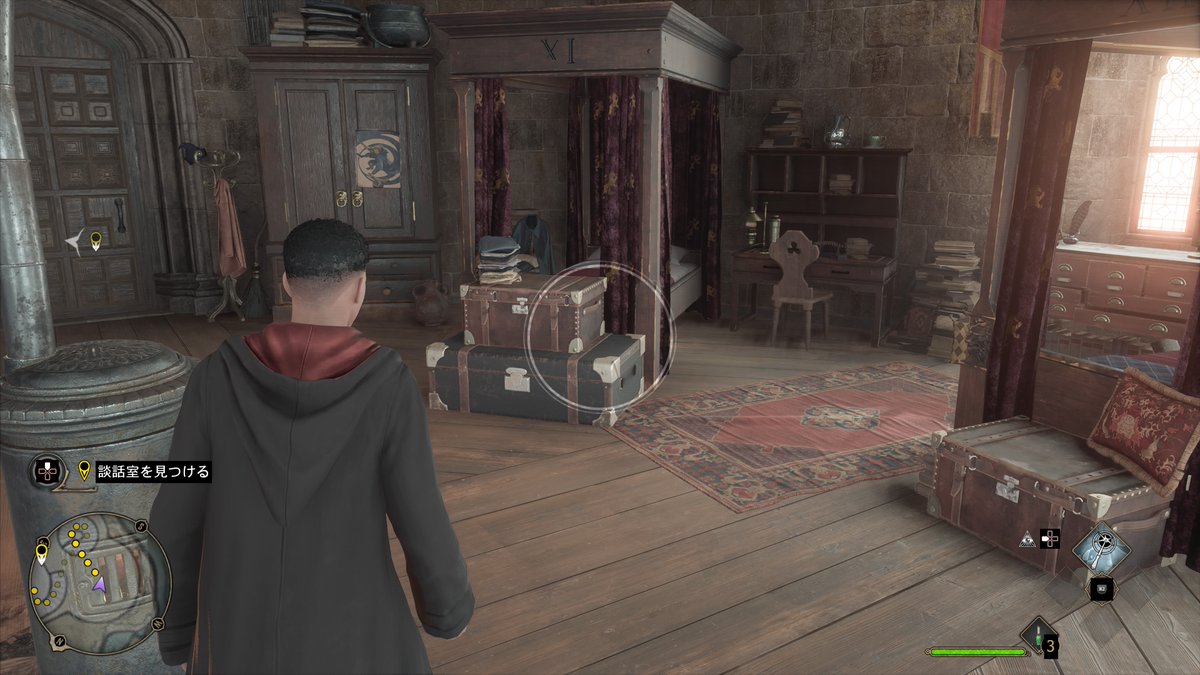Use the green Wiggenweld potion icon
The image size is (1200, 675).
click(1037, 635)
